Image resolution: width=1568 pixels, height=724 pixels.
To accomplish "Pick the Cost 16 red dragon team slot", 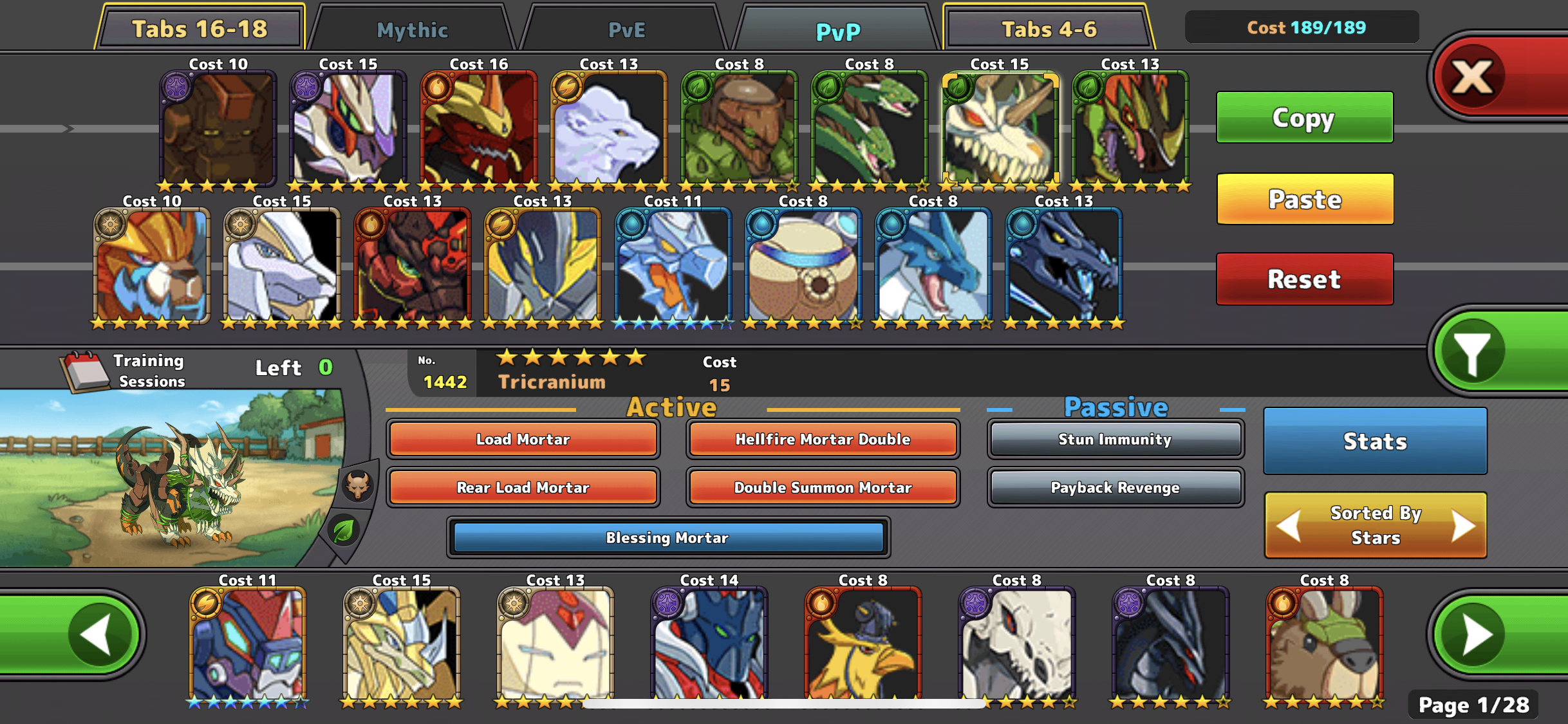I will click(478, 127).
